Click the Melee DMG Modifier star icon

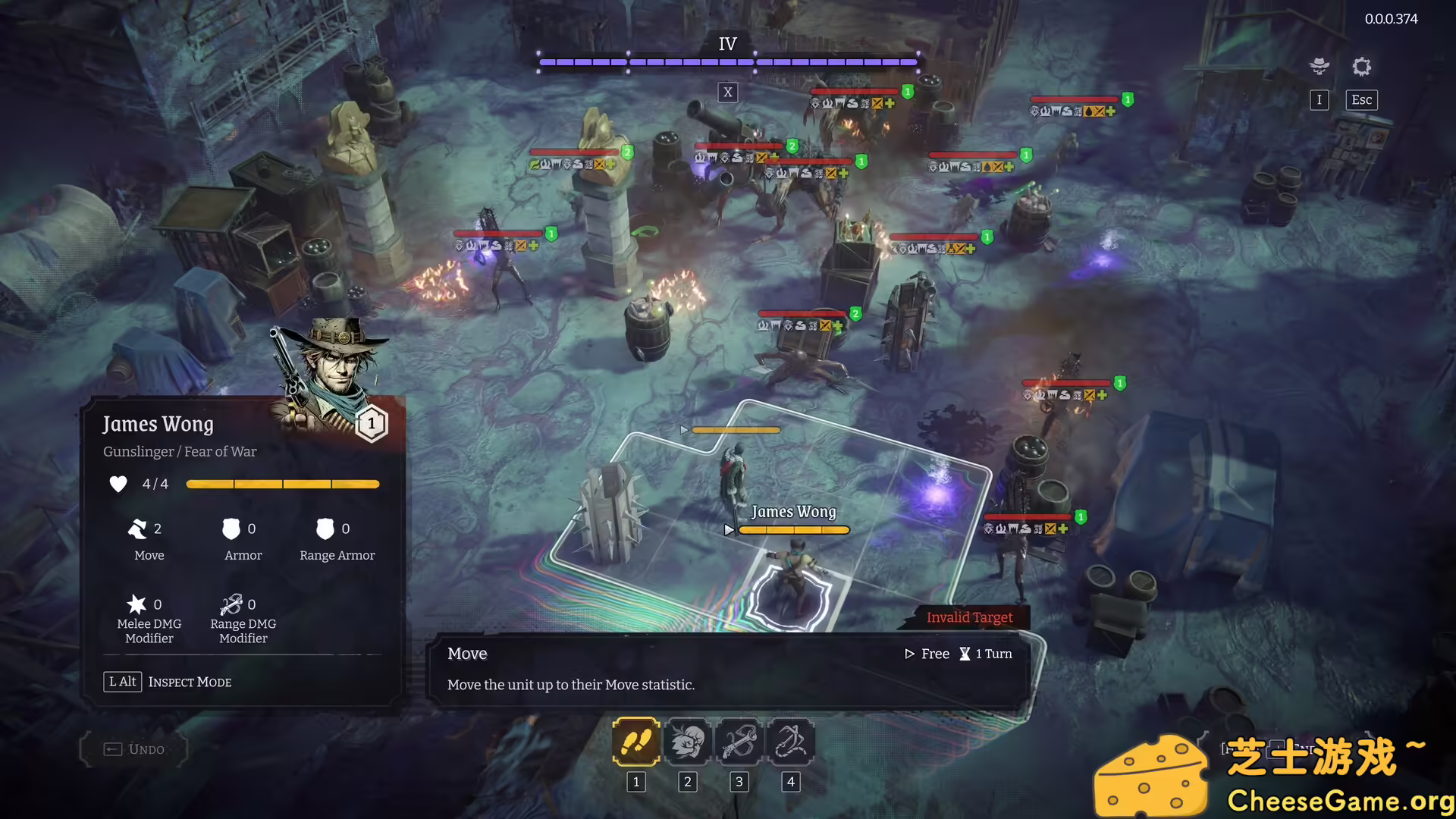point(138,604)
